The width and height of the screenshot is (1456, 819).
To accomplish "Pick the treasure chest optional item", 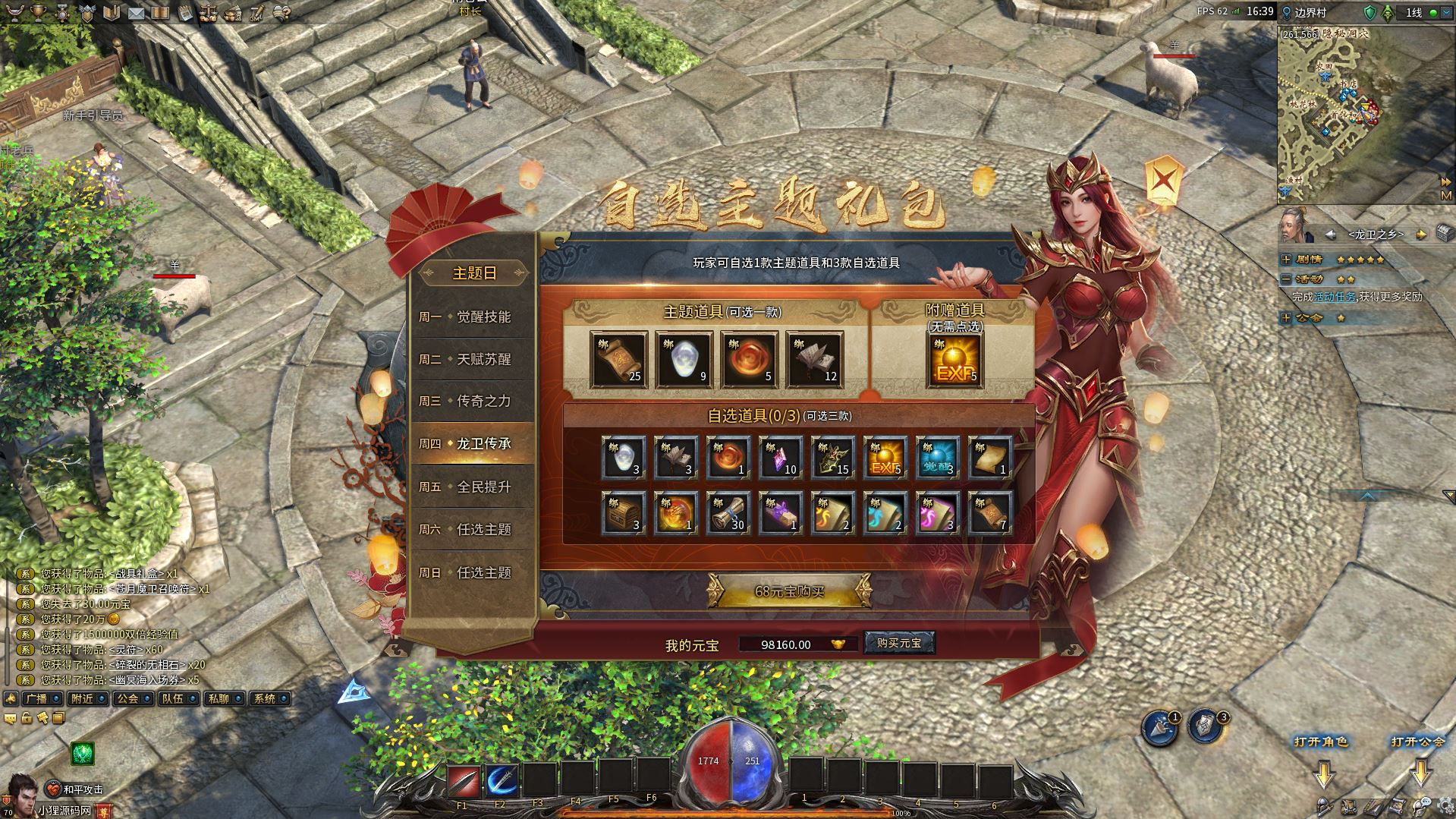I will (x=623, y=513).
